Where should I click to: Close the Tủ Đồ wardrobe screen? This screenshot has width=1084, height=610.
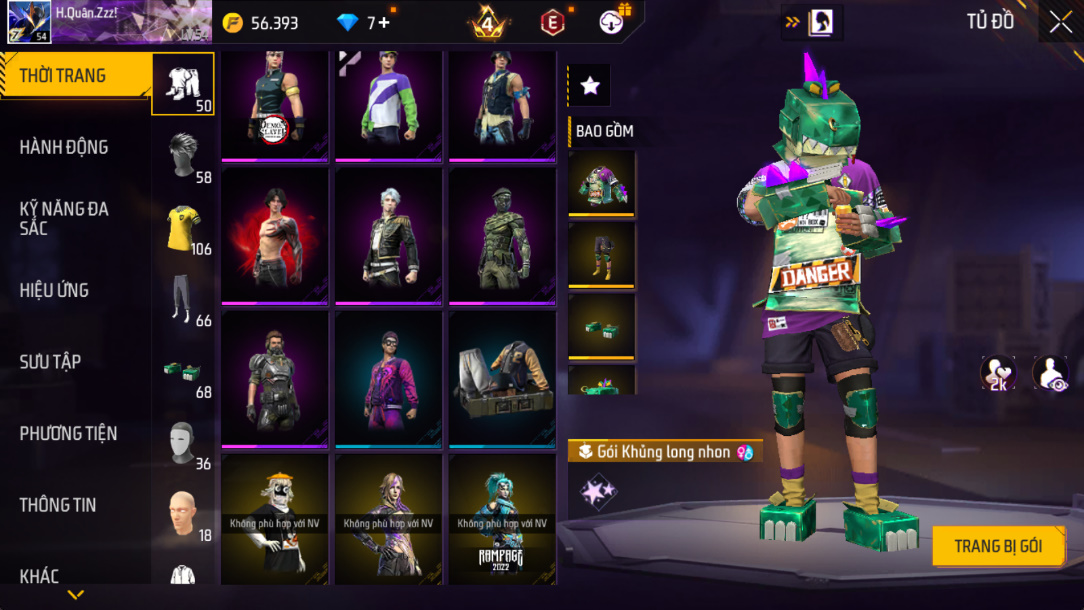coord(1060,22)
